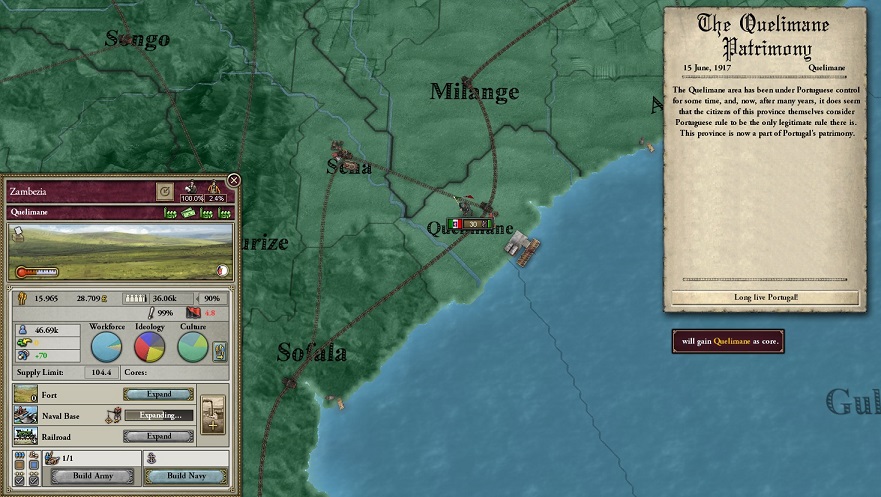Viewport: 881px width, 497px height.
Task: Expand the Fort in Quelimane
Action: point(159,394)
